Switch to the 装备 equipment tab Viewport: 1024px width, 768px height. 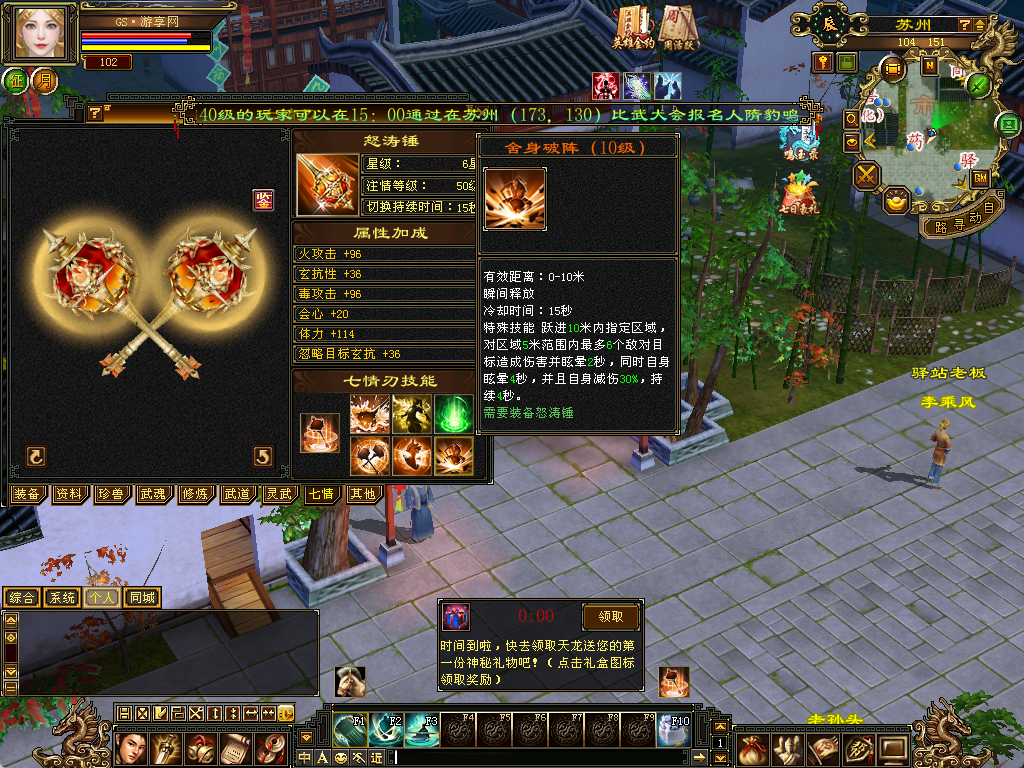click(x=26, y=494)
